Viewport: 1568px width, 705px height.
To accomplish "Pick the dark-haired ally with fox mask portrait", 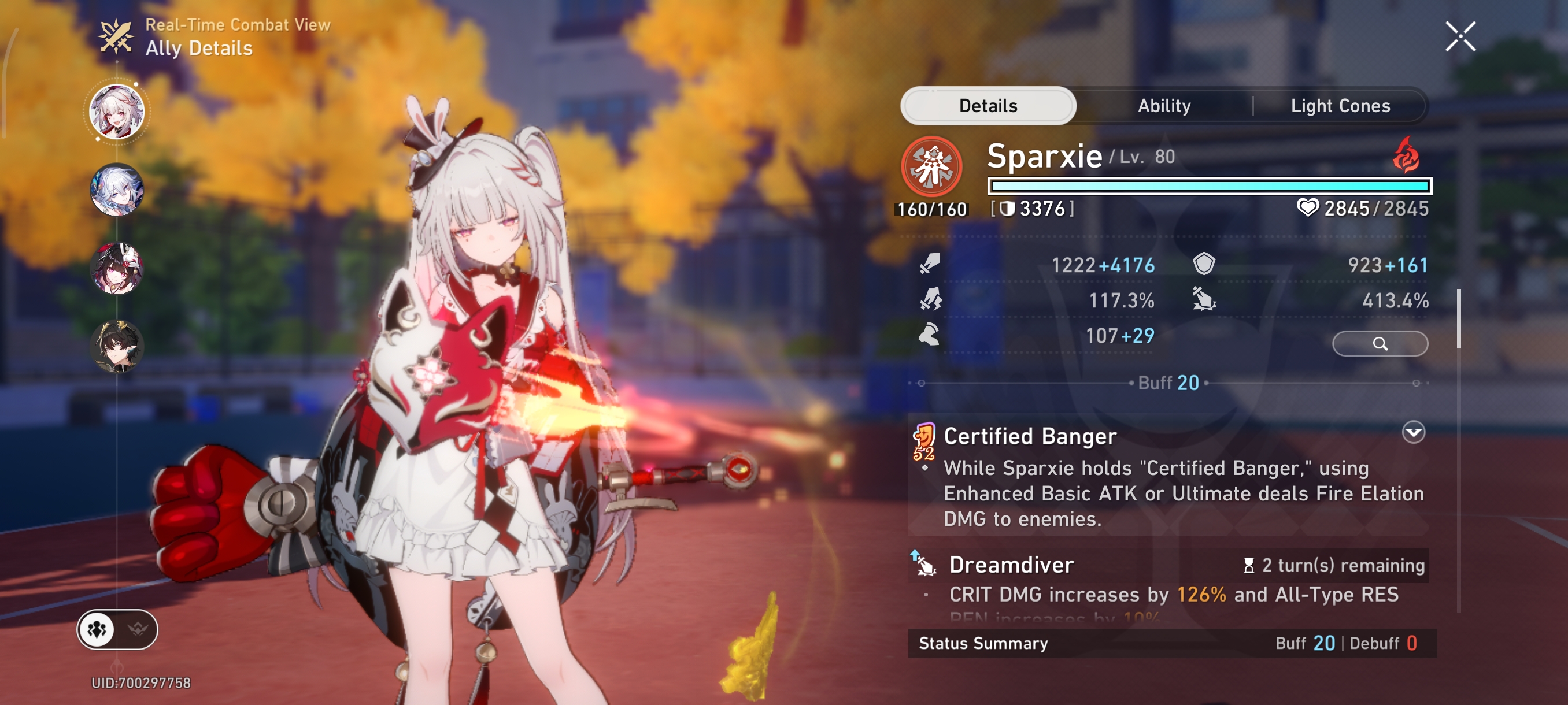I will 117,268.
